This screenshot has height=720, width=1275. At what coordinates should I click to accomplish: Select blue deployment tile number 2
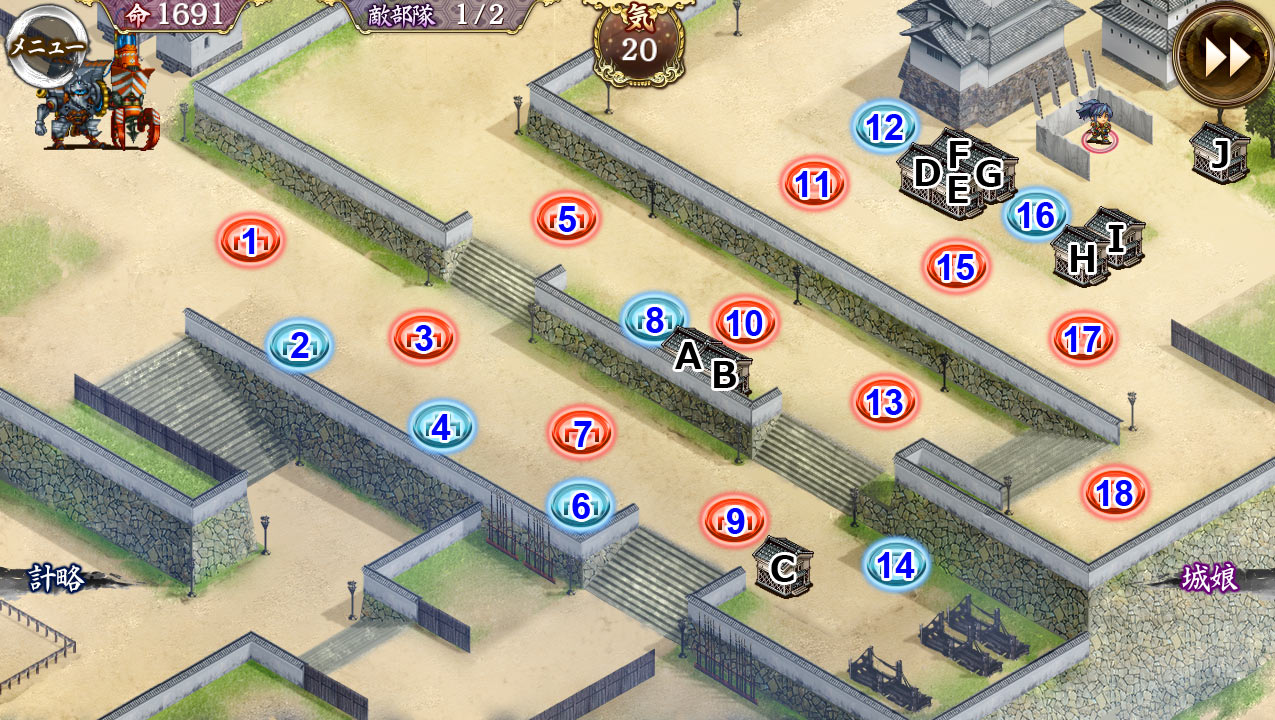tap(299, 346)
